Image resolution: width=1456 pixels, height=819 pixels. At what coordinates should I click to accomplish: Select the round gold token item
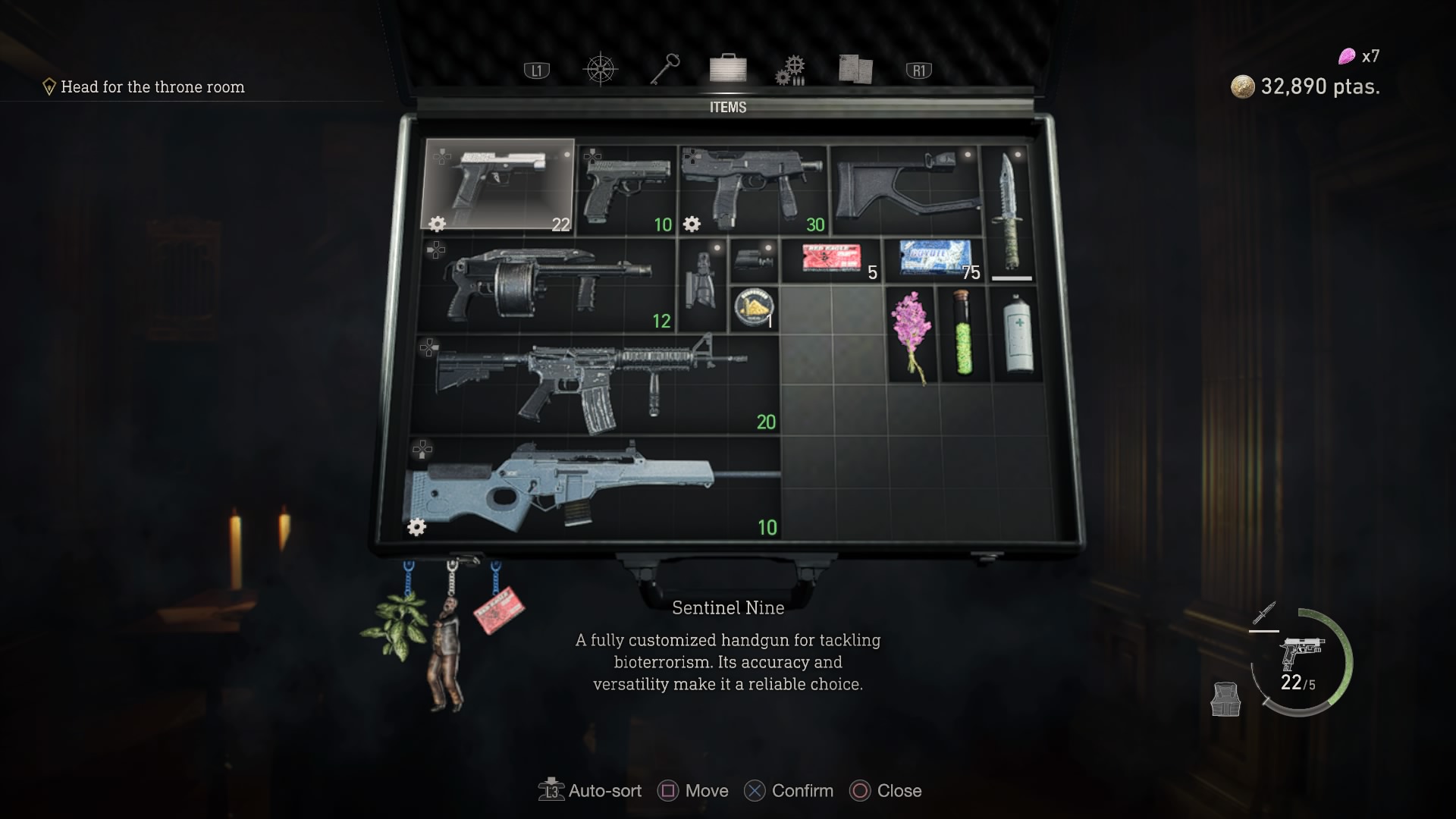pyautogui.click(x=754, y=309)
